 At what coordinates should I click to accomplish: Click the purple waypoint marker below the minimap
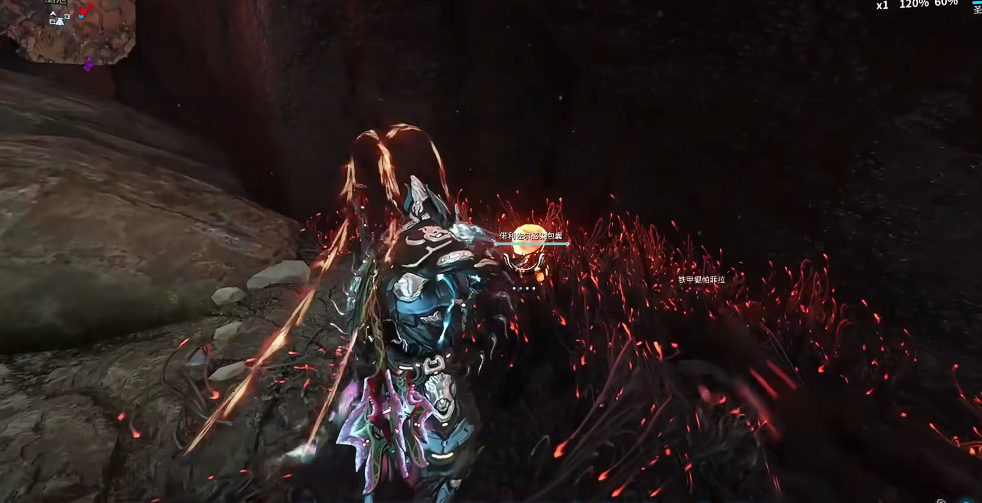[x=88, y=65]
